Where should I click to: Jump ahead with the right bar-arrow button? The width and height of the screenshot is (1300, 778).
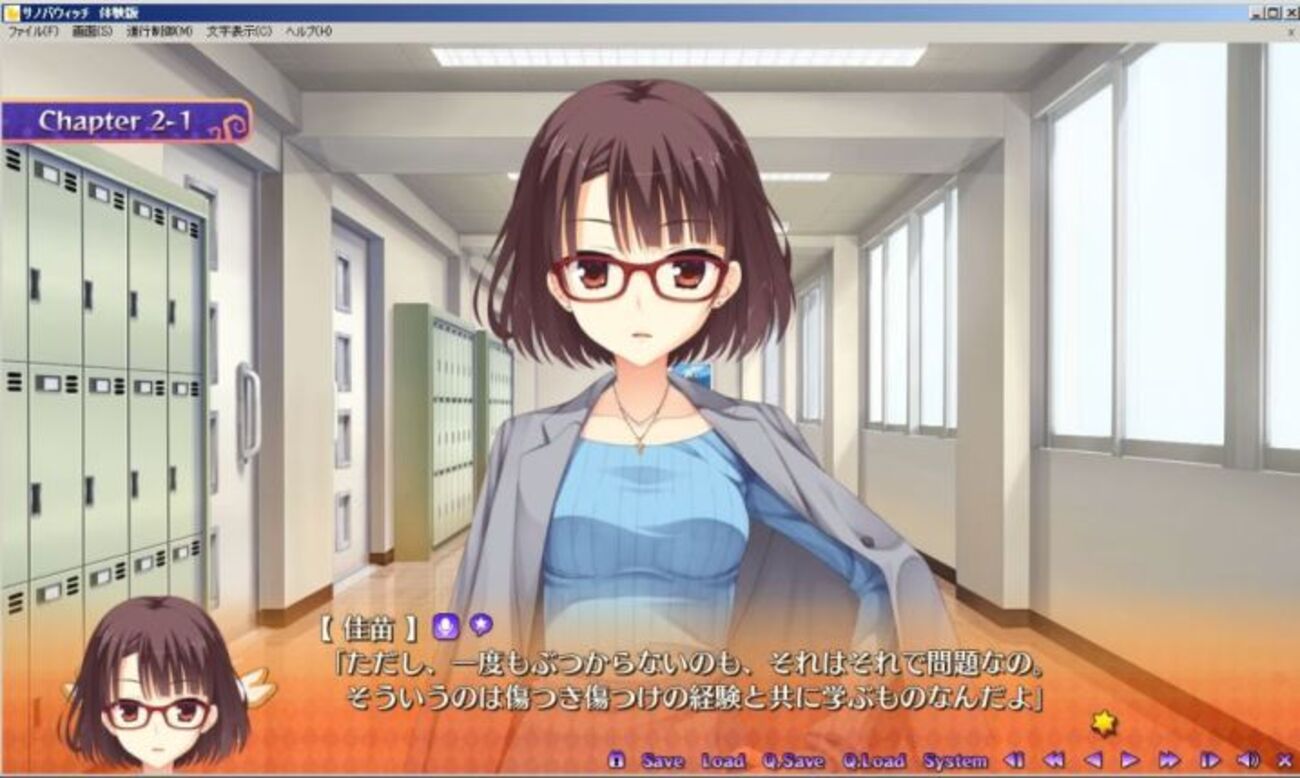tap(1209, 761)
